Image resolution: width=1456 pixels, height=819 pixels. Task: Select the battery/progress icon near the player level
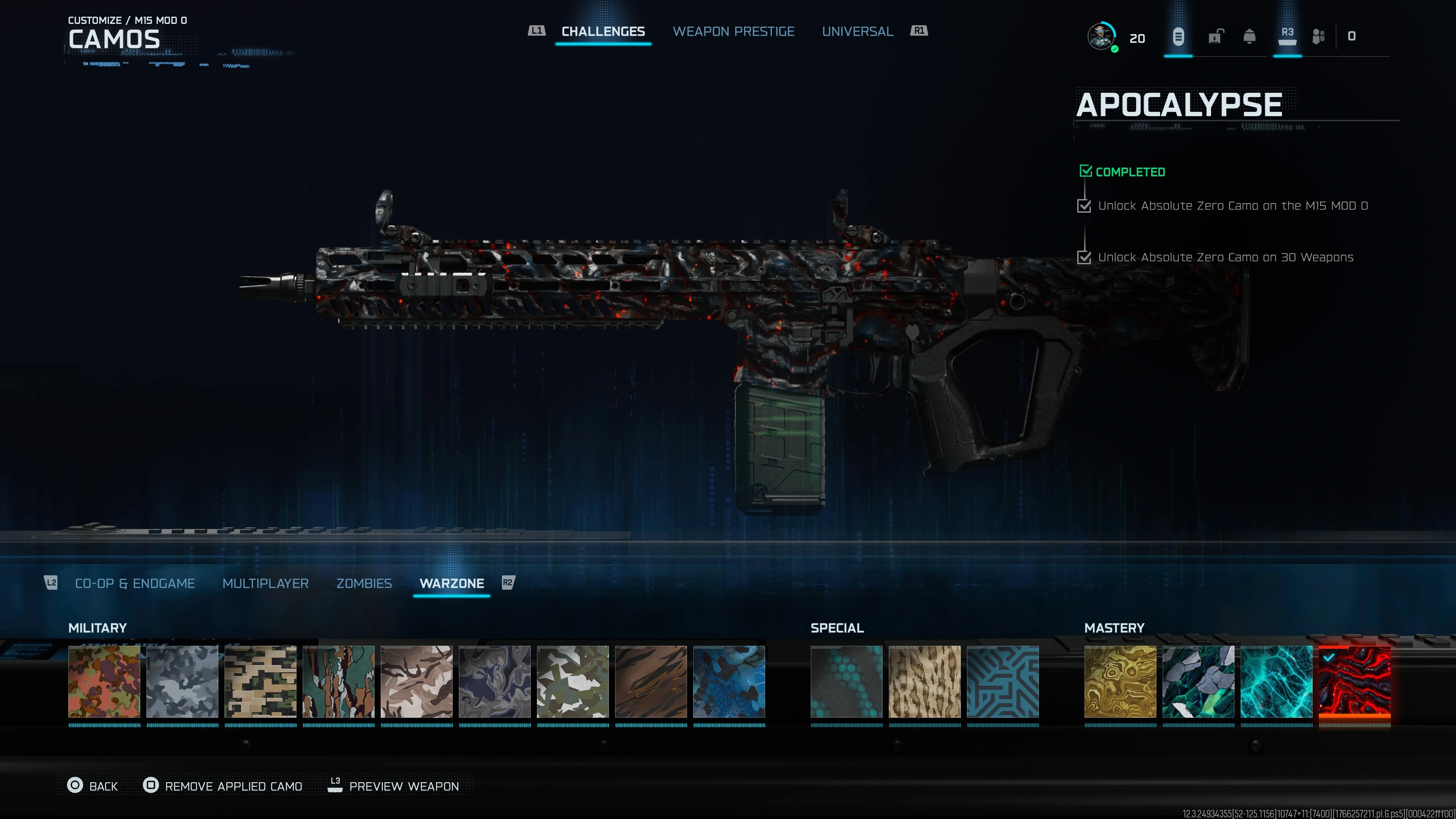click(x=1178, y=37)
